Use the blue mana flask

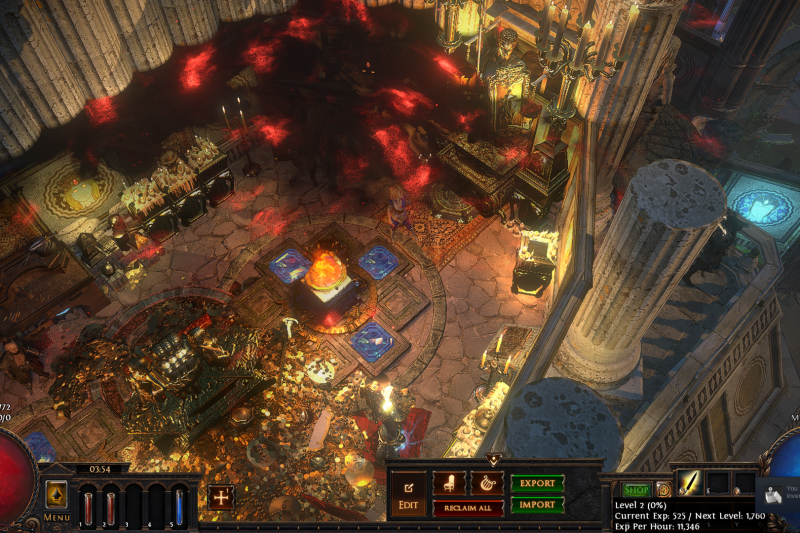click(x=179, y=504)
